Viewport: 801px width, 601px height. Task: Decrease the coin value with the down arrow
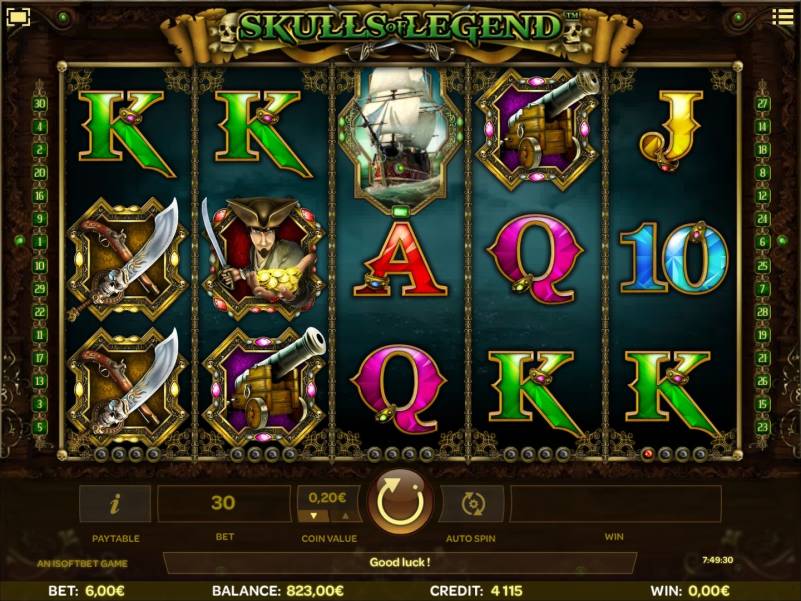[x=312, y=516]
